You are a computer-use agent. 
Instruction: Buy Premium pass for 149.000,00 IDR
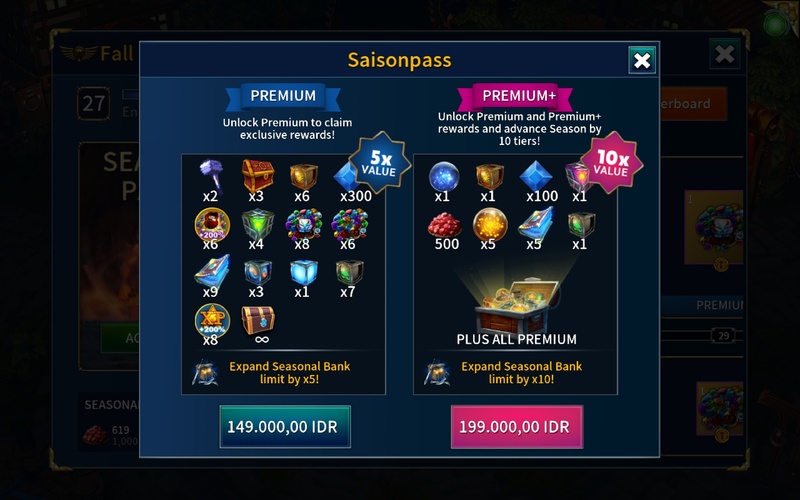point(285,427)
